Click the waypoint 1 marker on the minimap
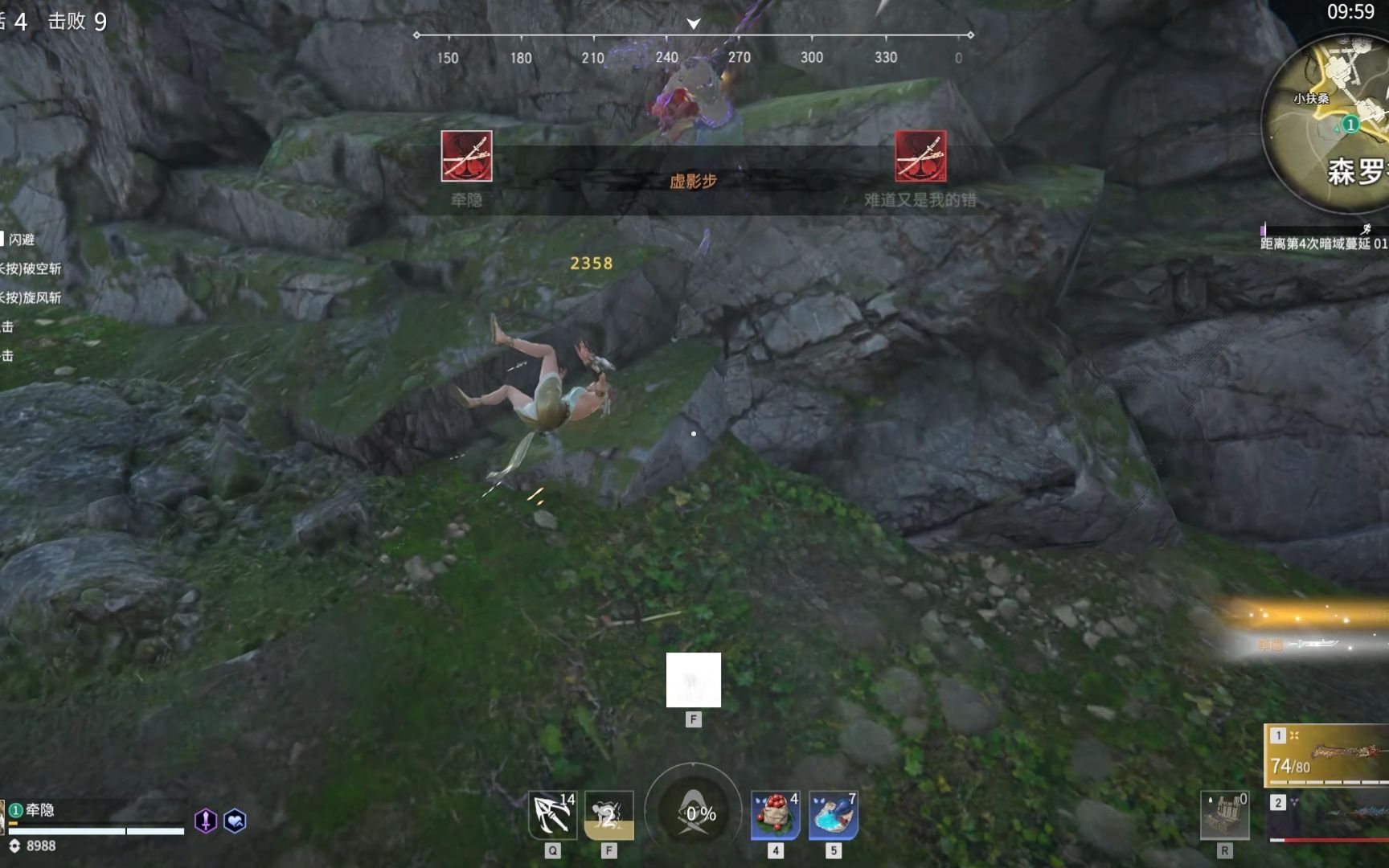 pos(1352,123)
